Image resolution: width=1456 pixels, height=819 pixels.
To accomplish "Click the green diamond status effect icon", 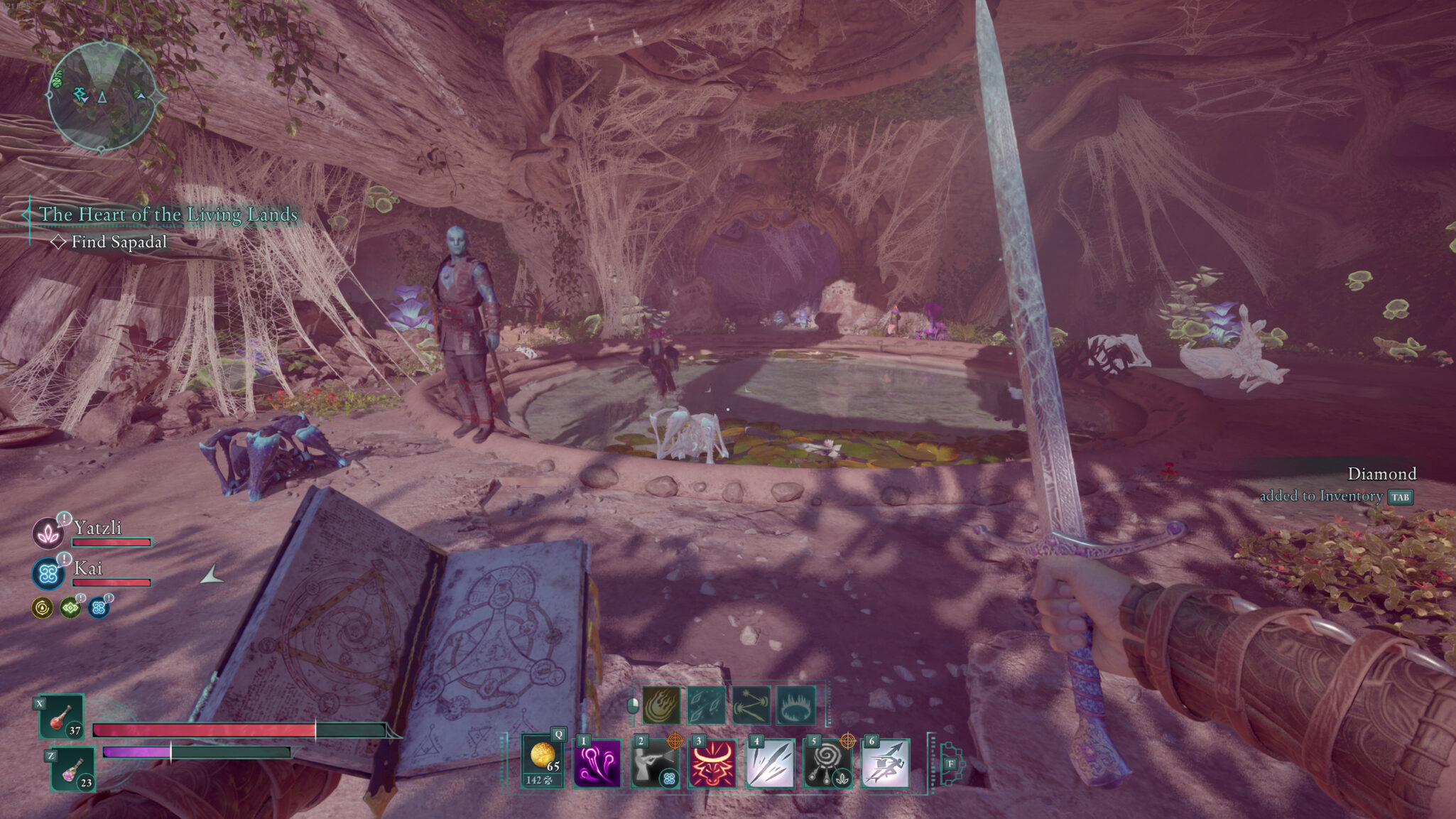I will pyautogui.click(x=70, y=608).
